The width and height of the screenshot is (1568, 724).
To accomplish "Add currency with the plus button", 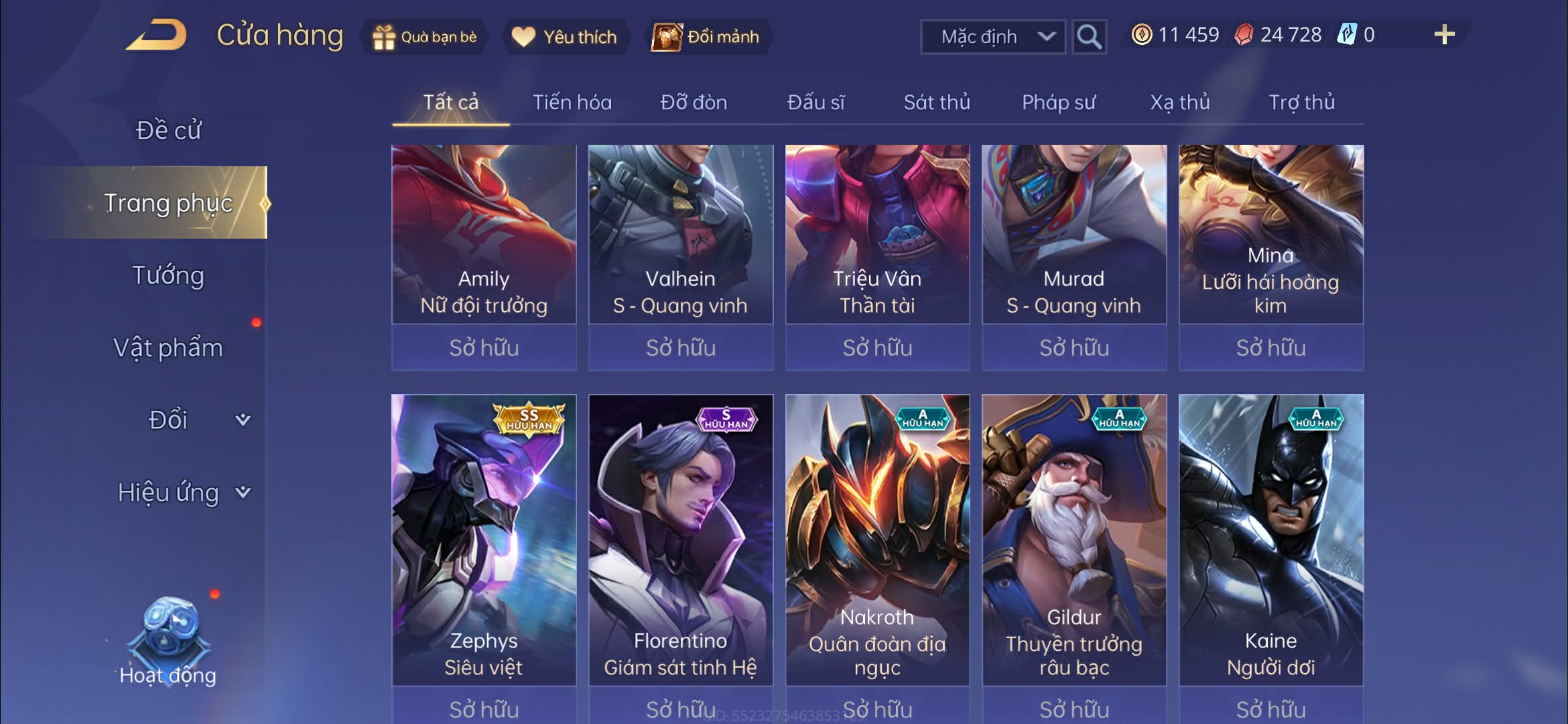I will [1444, 35].
